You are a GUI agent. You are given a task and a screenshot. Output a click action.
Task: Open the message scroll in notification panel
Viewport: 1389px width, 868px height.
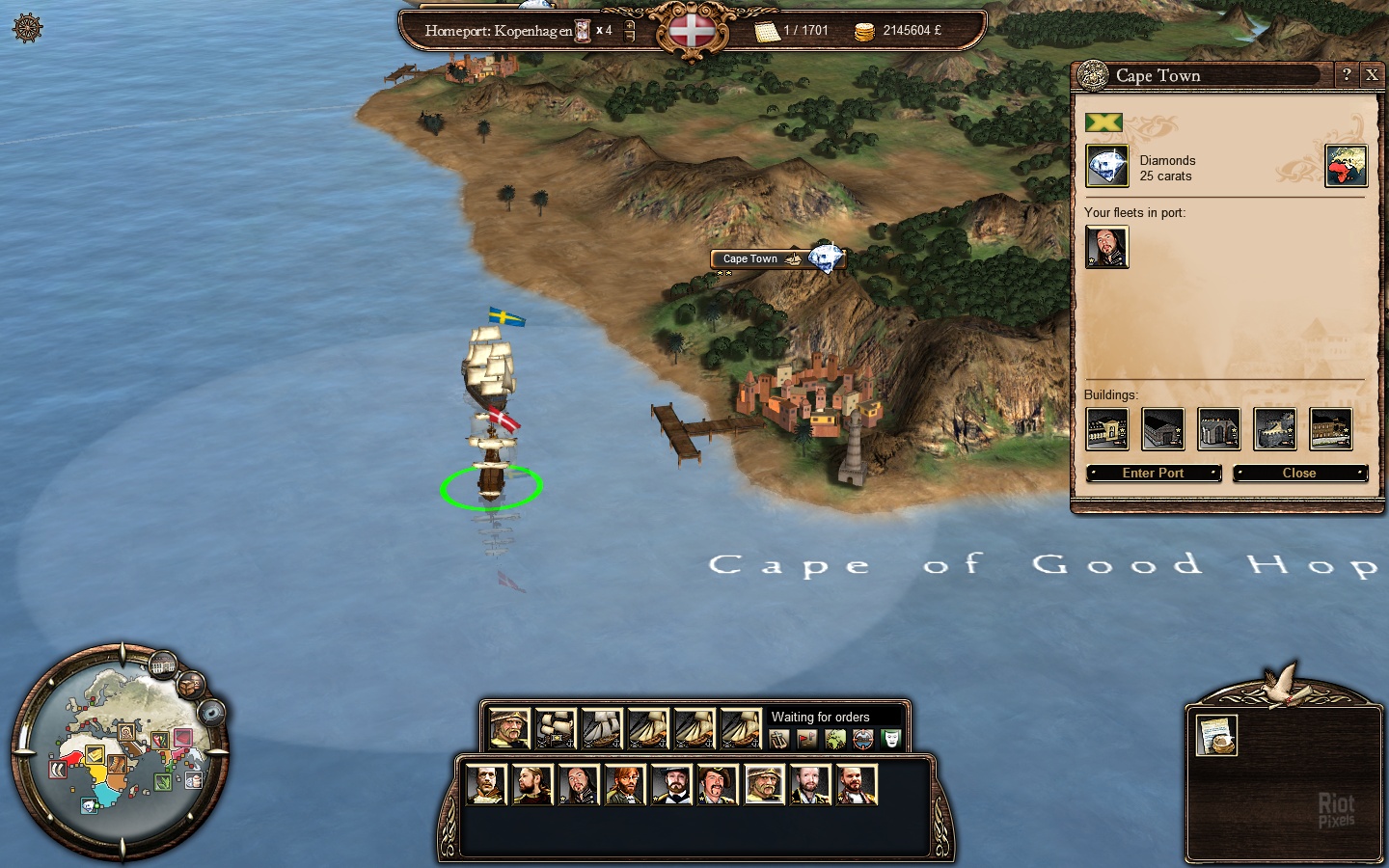coord(1216,735)
